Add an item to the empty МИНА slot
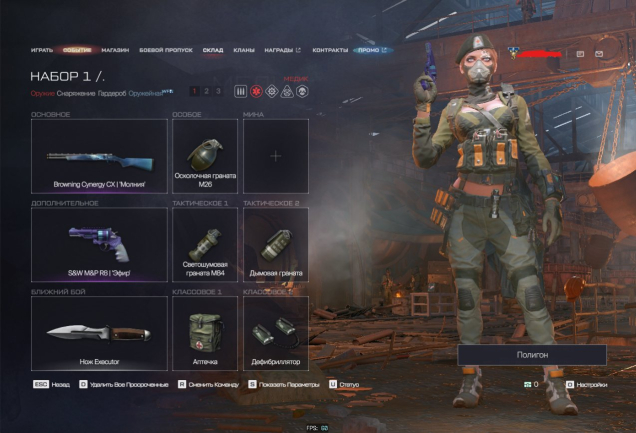Screen dimensions: 636x433 276,157
